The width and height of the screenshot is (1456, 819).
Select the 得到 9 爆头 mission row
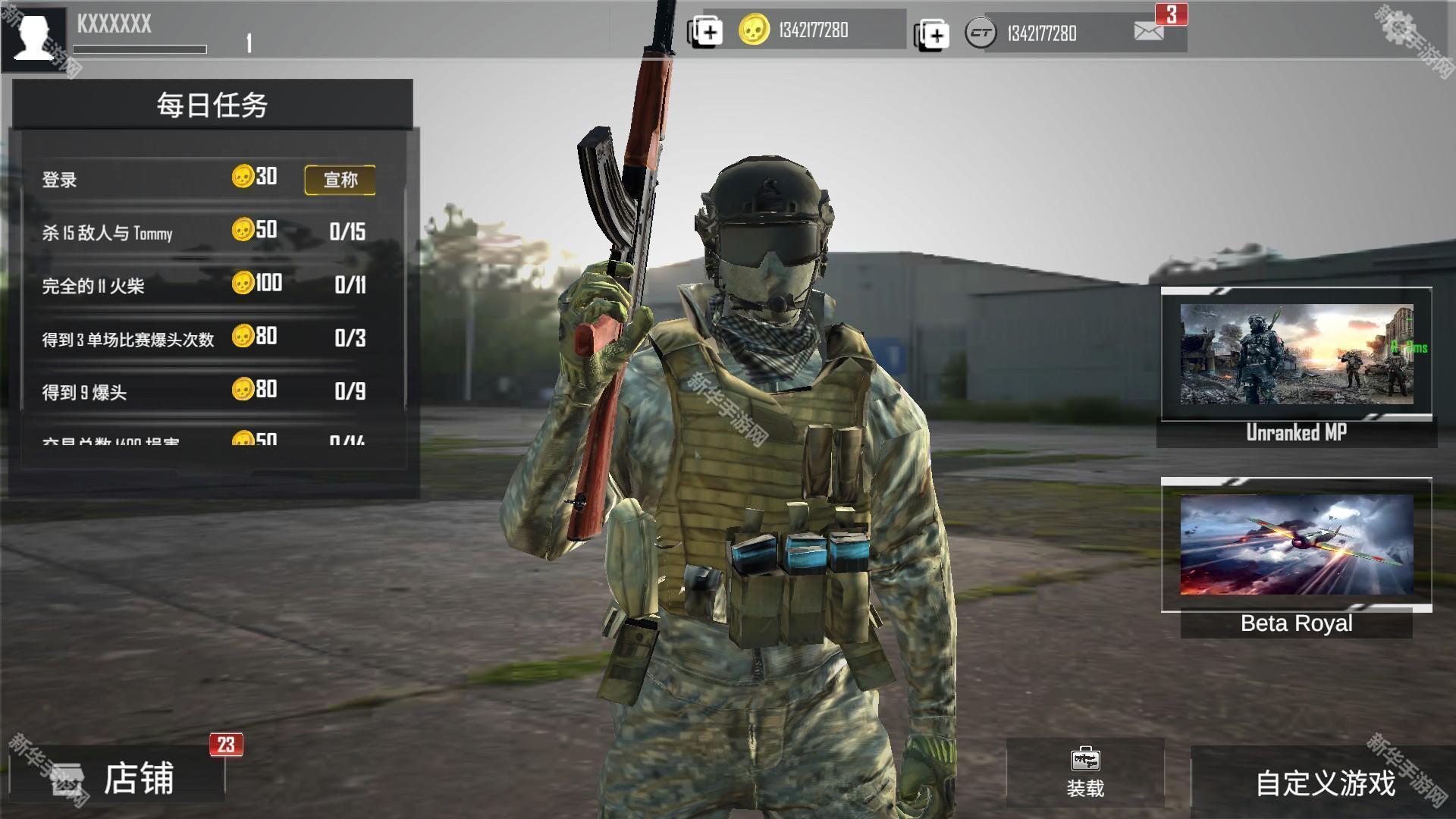pos(205,391)
